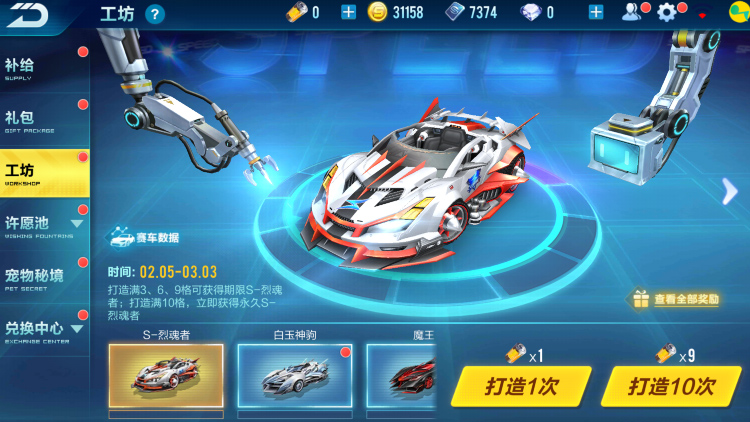
Task: Select the 工坊 Workshop tab
Action: 40,173
